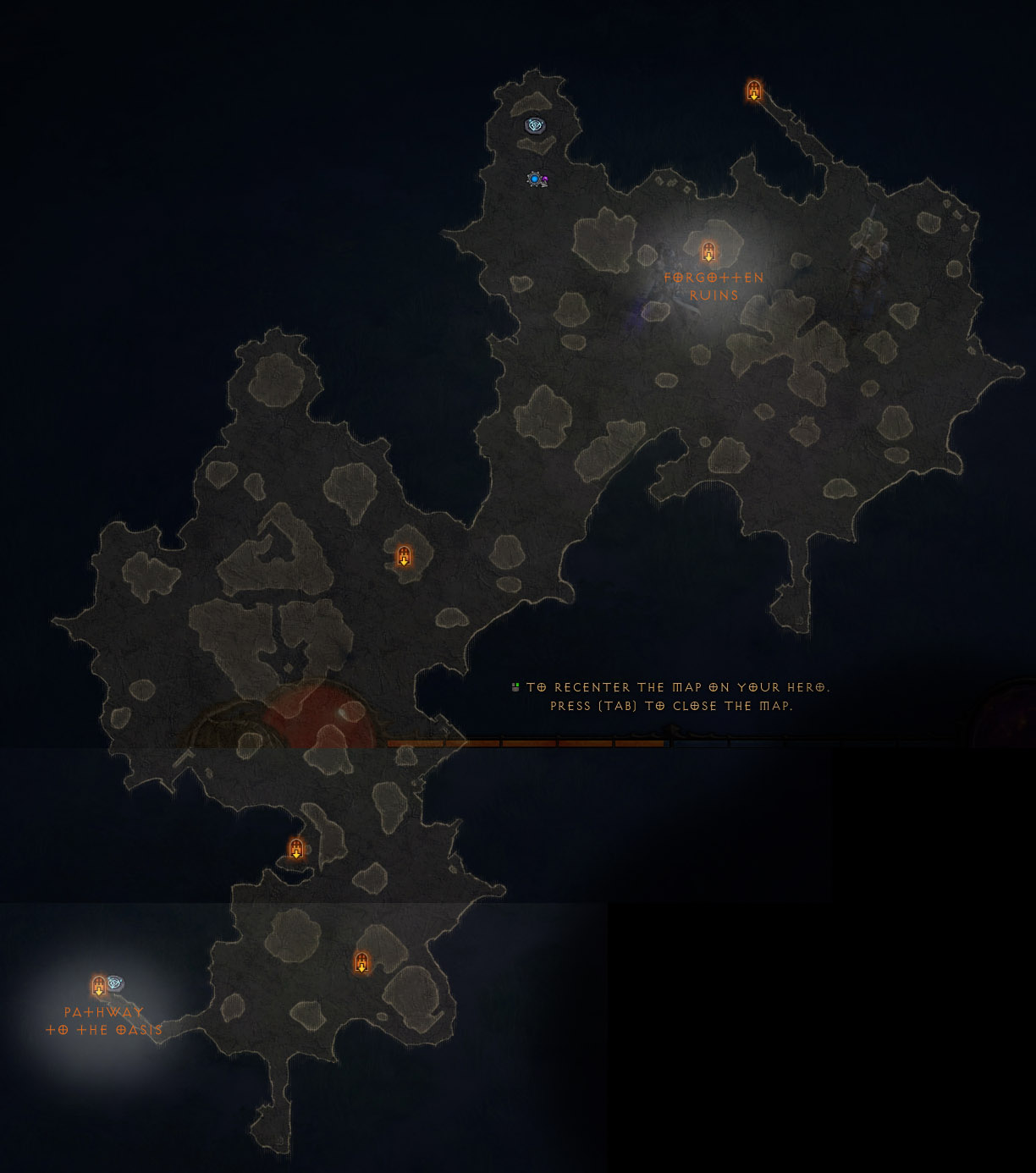This screenshot has height=1173, width=1036.
Task: Choose the waypoint beside the Pathway to the Oasis entrance
Action: pyautogui.click(x=116, y=983)
